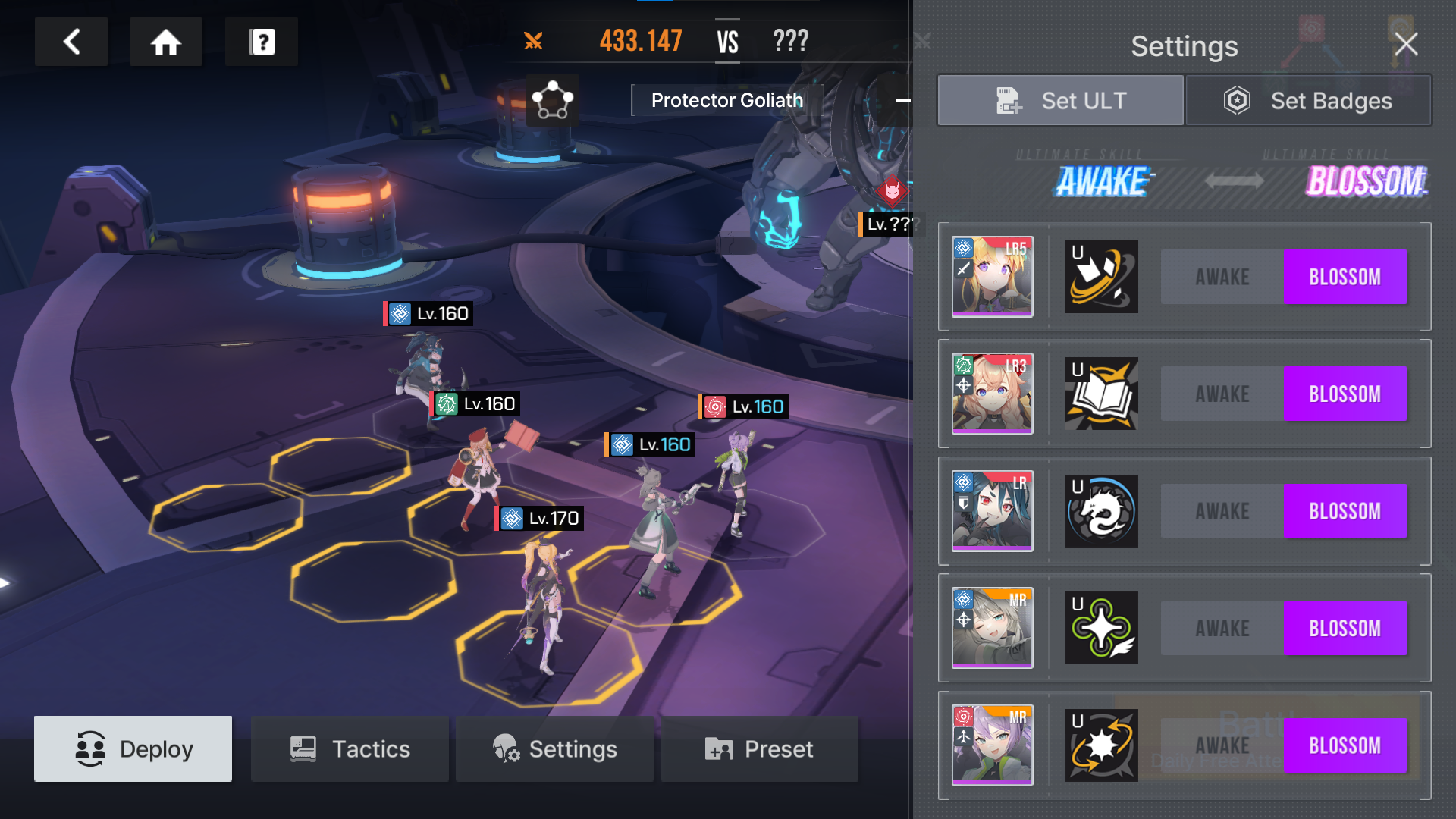View the dragon ultimate skill icon
The width and height of the screenshot is (1456, 819).
(1101, 511)
